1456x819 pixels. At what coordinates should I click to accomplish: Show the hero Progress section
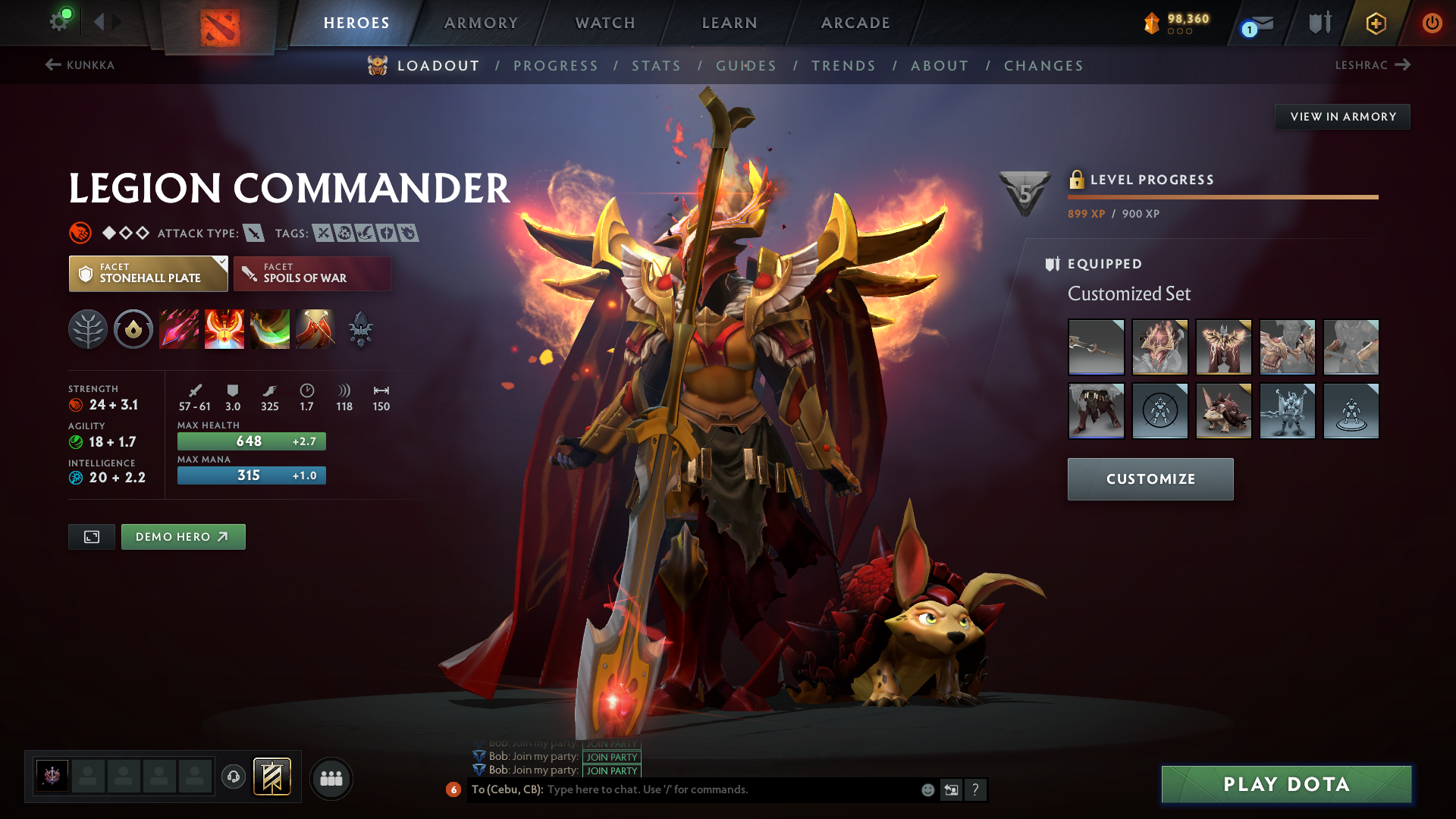point(556,66)
